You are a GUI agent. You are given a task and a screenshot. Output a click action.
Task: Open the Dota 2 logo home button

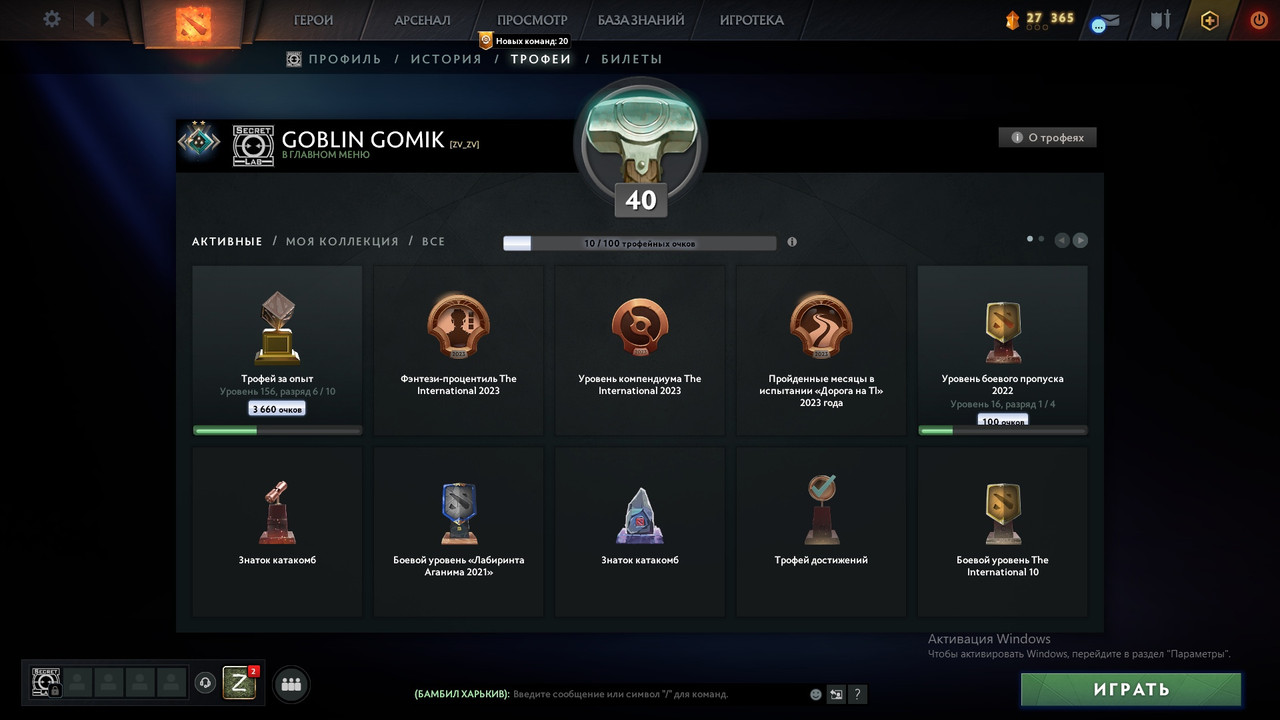tap(189, 22)
